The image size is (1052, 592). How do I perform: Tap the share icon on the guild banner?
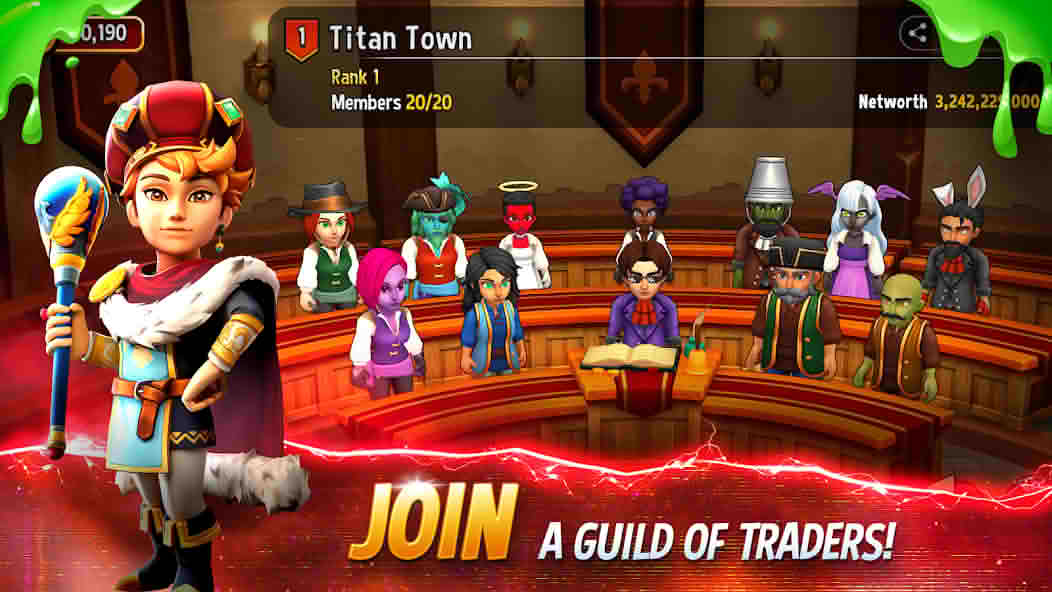[x=916, y=34]
